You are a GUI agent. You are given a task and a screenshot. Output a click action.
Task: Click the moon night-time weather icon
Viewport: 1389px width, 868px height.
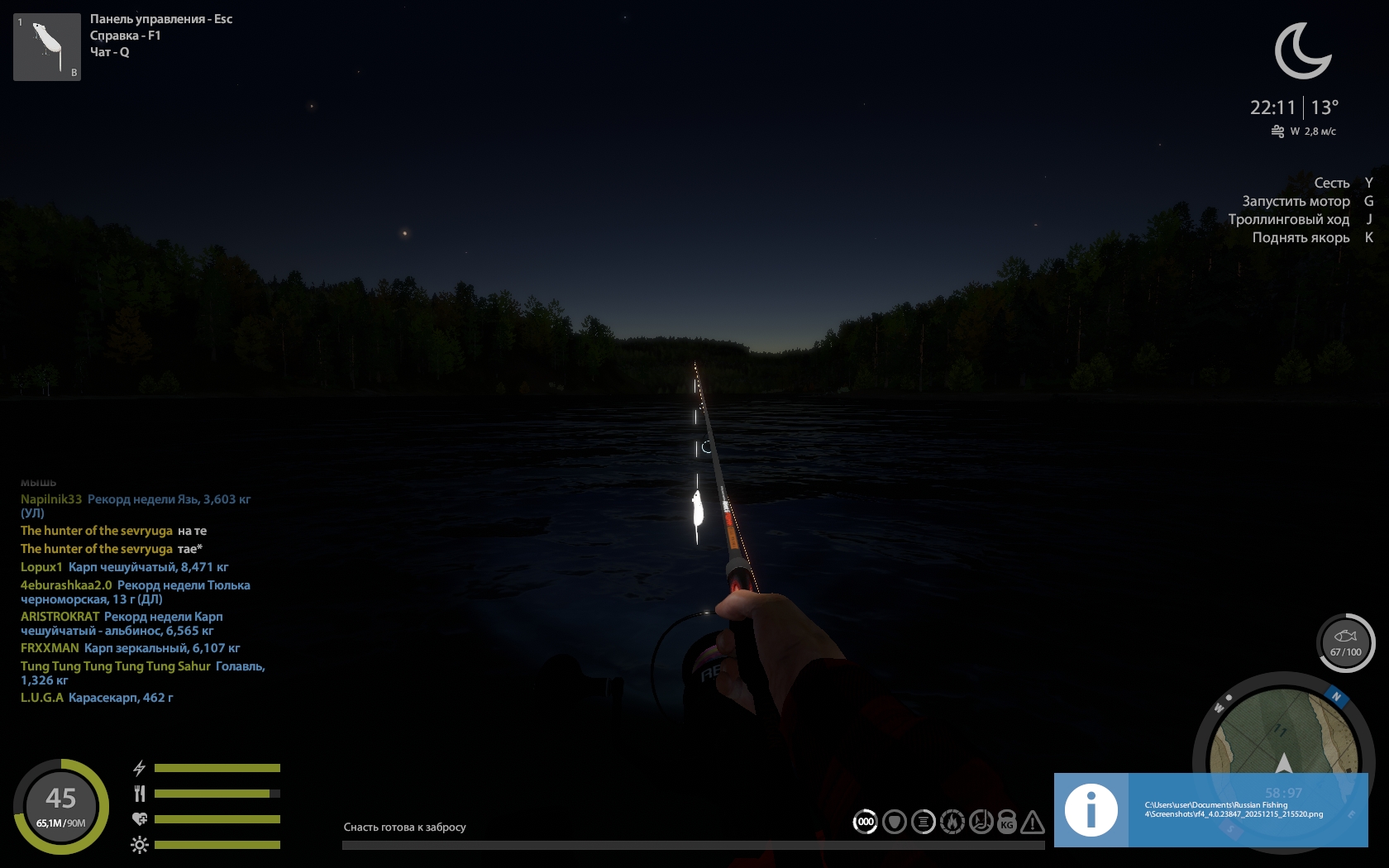(x=1302, y=51)
